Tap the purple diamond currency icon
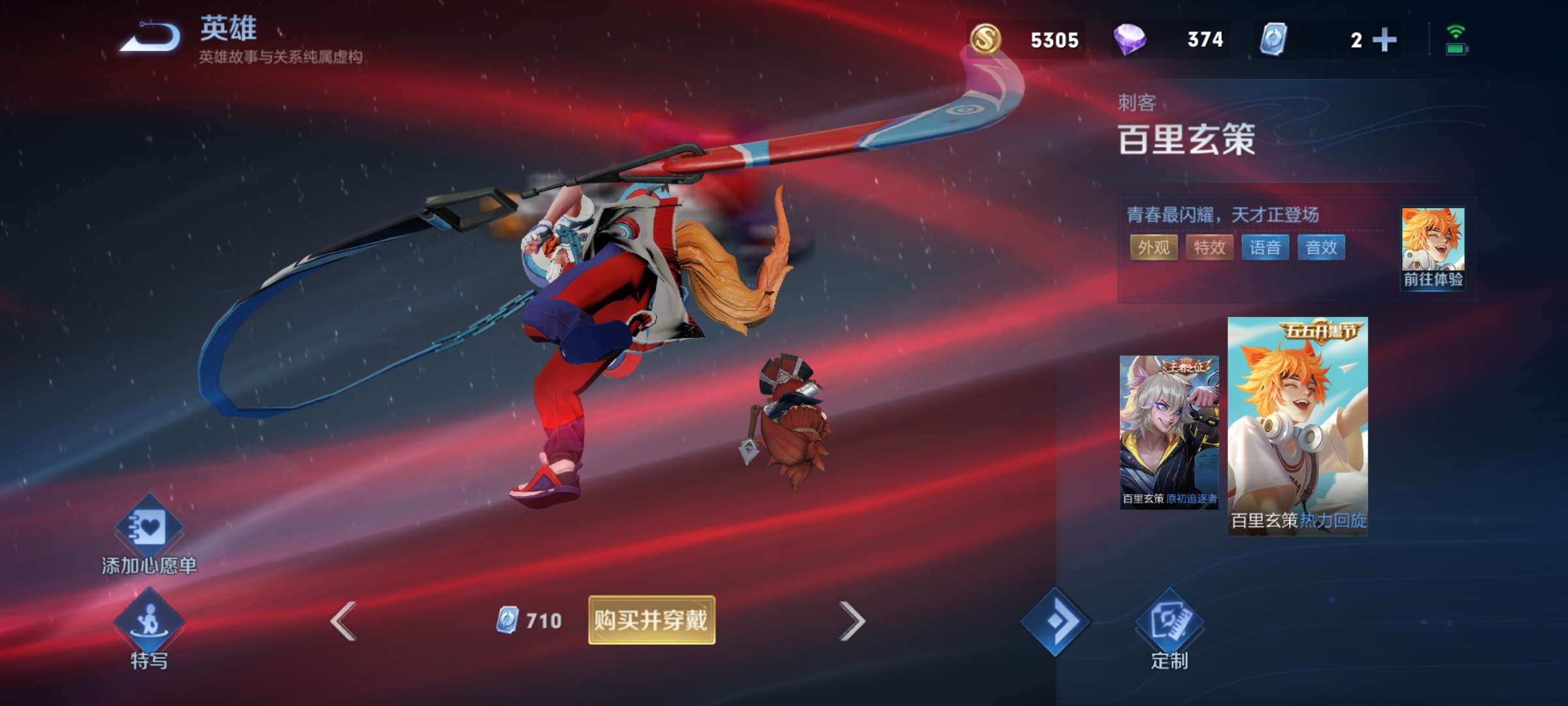1568x706 pixels. pos(1130,39)
